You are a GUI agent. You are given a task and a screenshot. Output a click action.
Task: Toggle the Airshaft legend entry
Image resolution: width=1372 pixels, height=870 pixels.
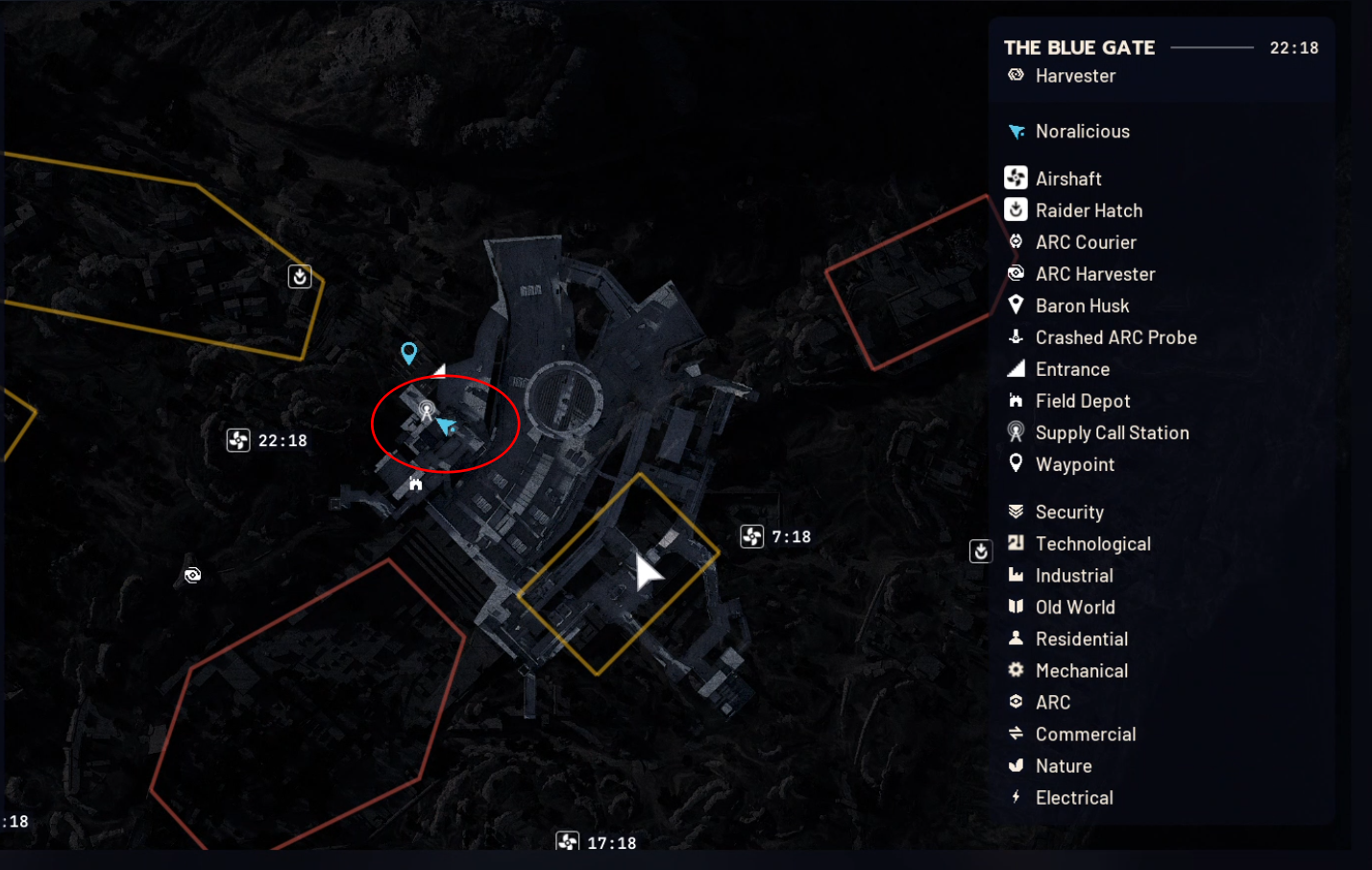click(1067, 179)
